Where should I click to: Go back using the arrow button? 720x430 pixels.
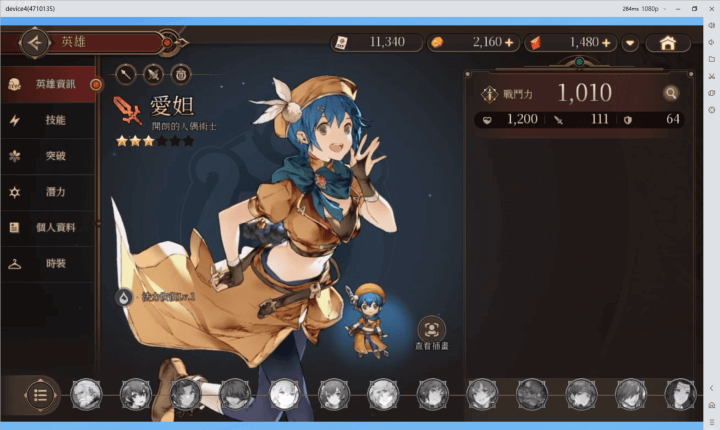point(35,43)
